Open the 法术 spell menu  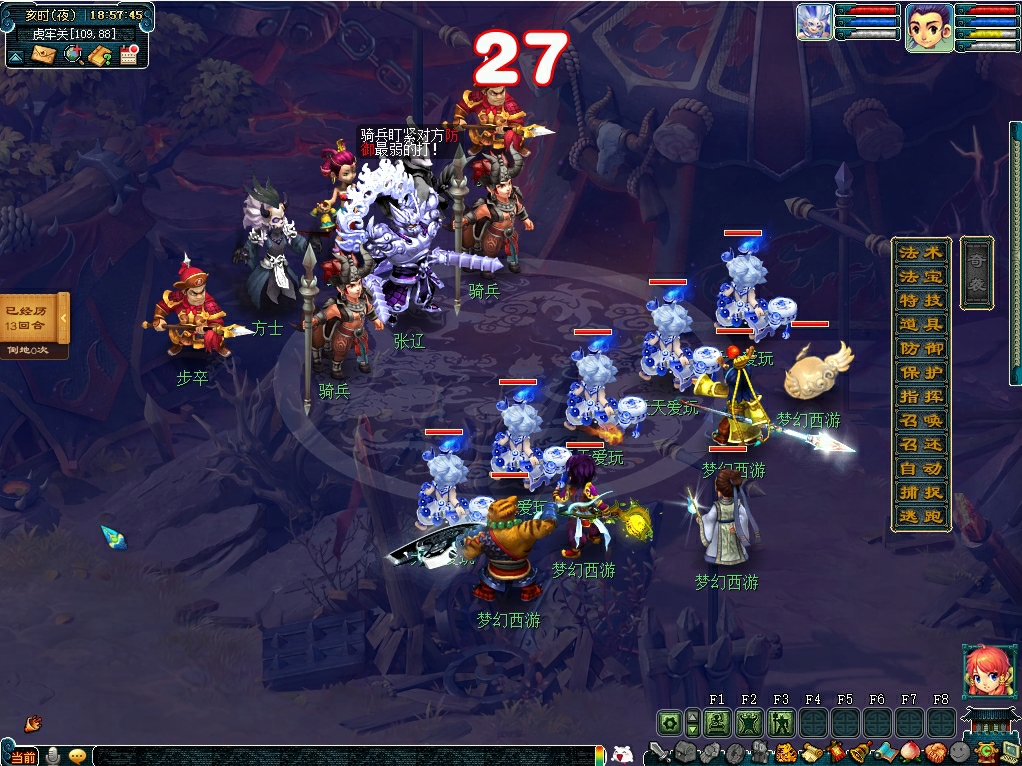[x=920, y=252]
